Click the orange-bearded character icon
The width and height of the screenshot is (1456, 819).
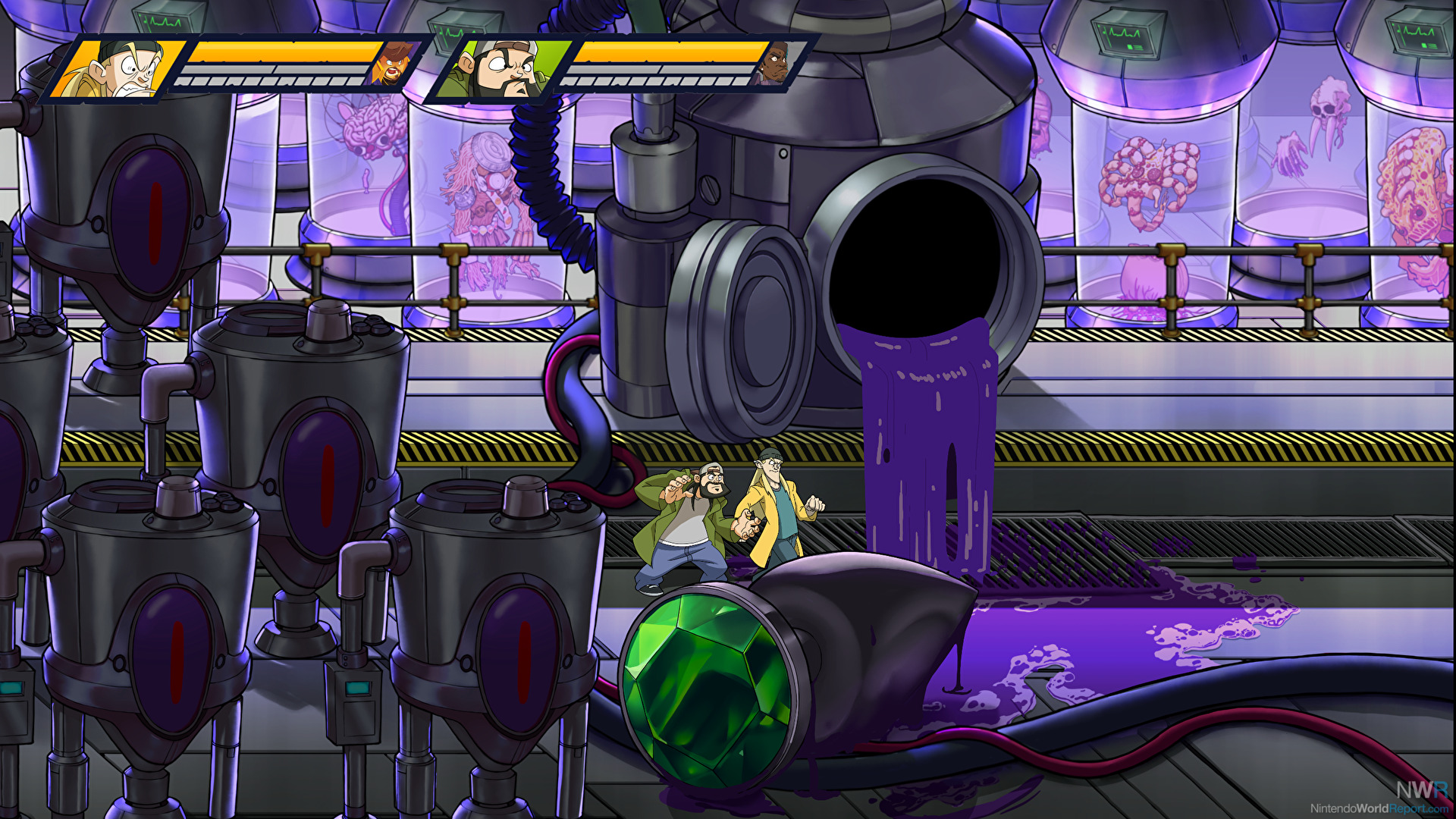[390, 64]
